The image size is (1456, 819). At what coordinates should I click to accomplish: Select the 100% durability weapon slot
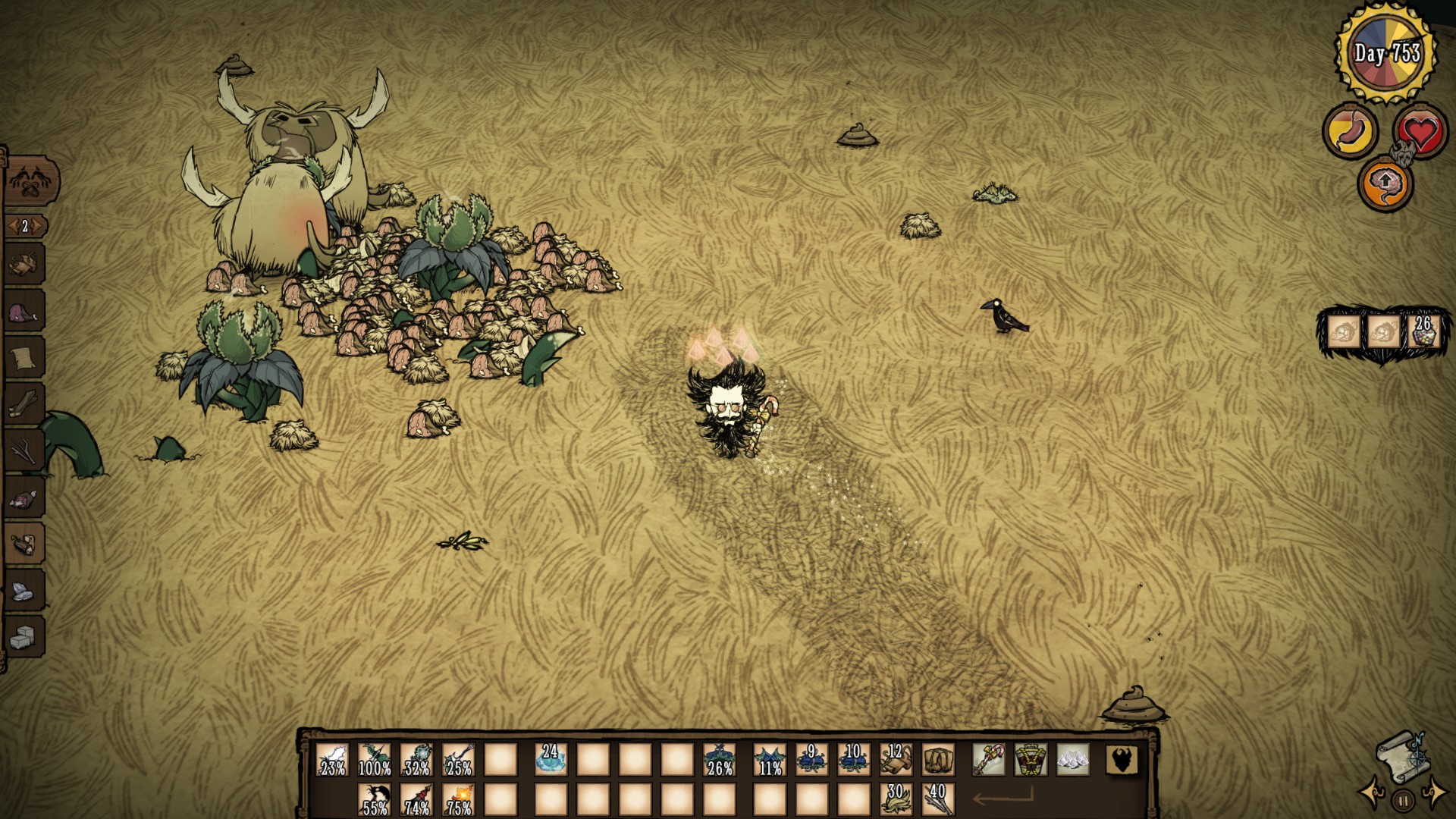374,759
